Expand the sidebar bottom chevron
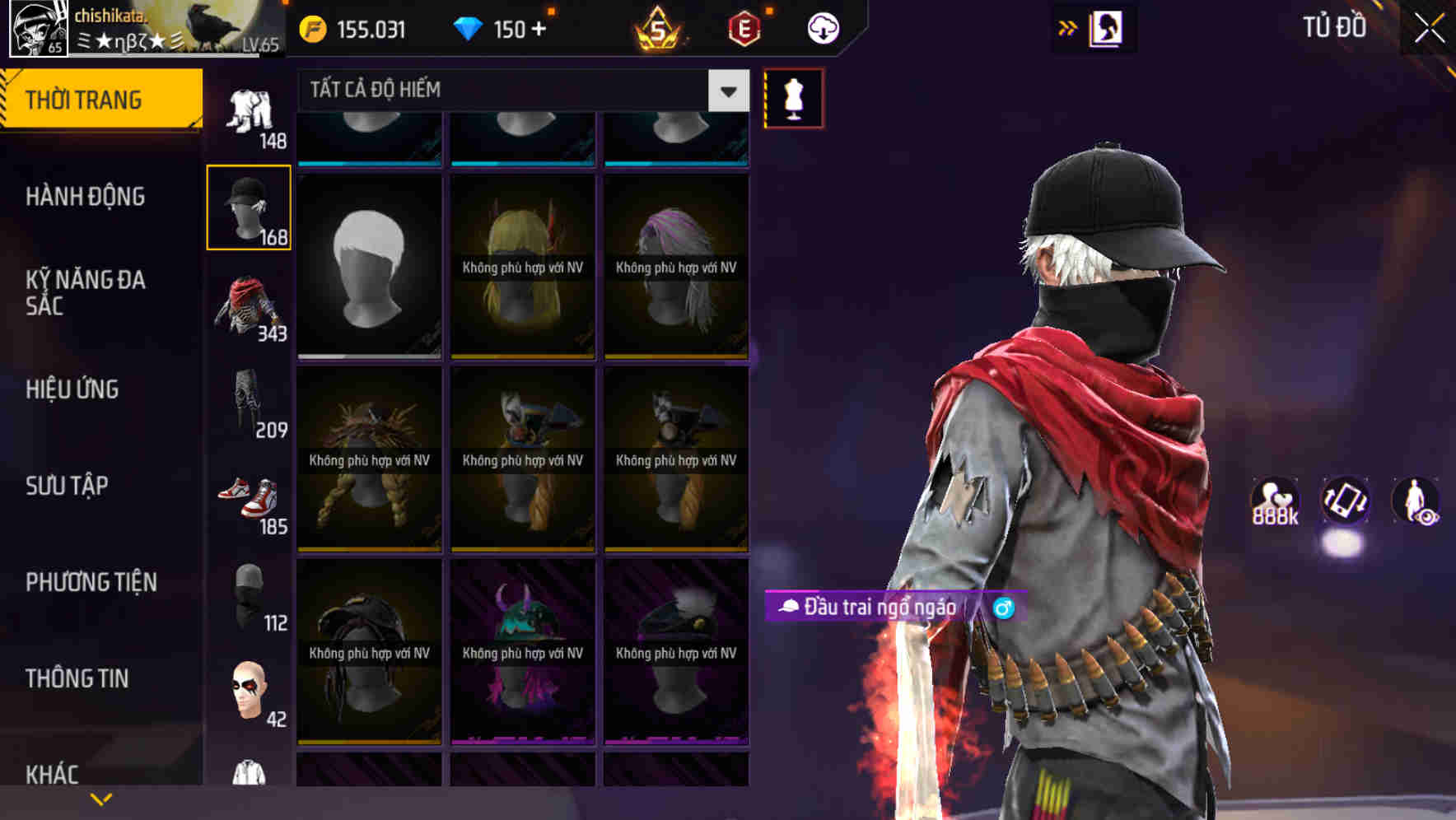 [101, 799]
